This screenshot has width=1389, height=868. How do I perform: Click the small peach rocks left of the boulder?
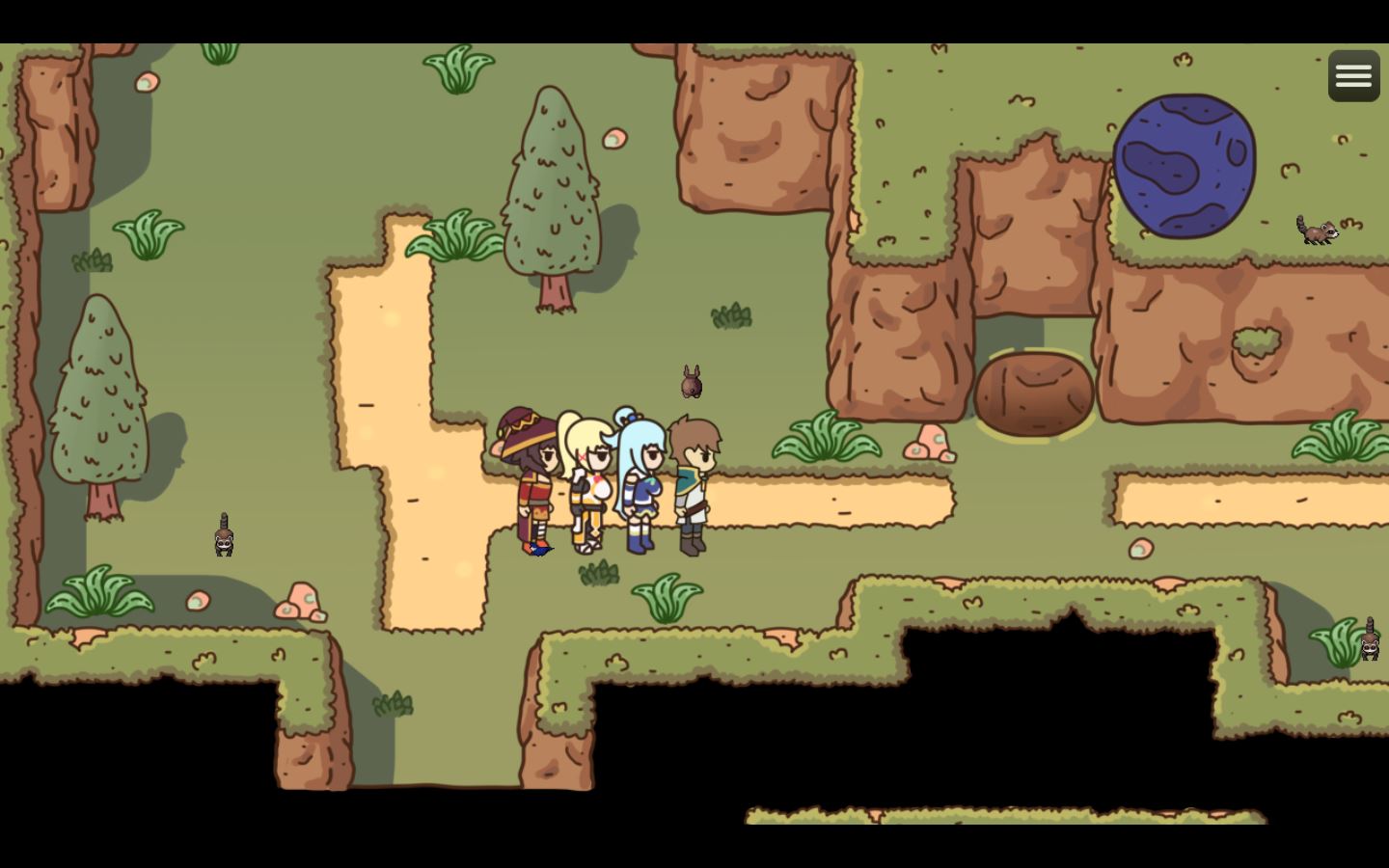pos(929,444)
